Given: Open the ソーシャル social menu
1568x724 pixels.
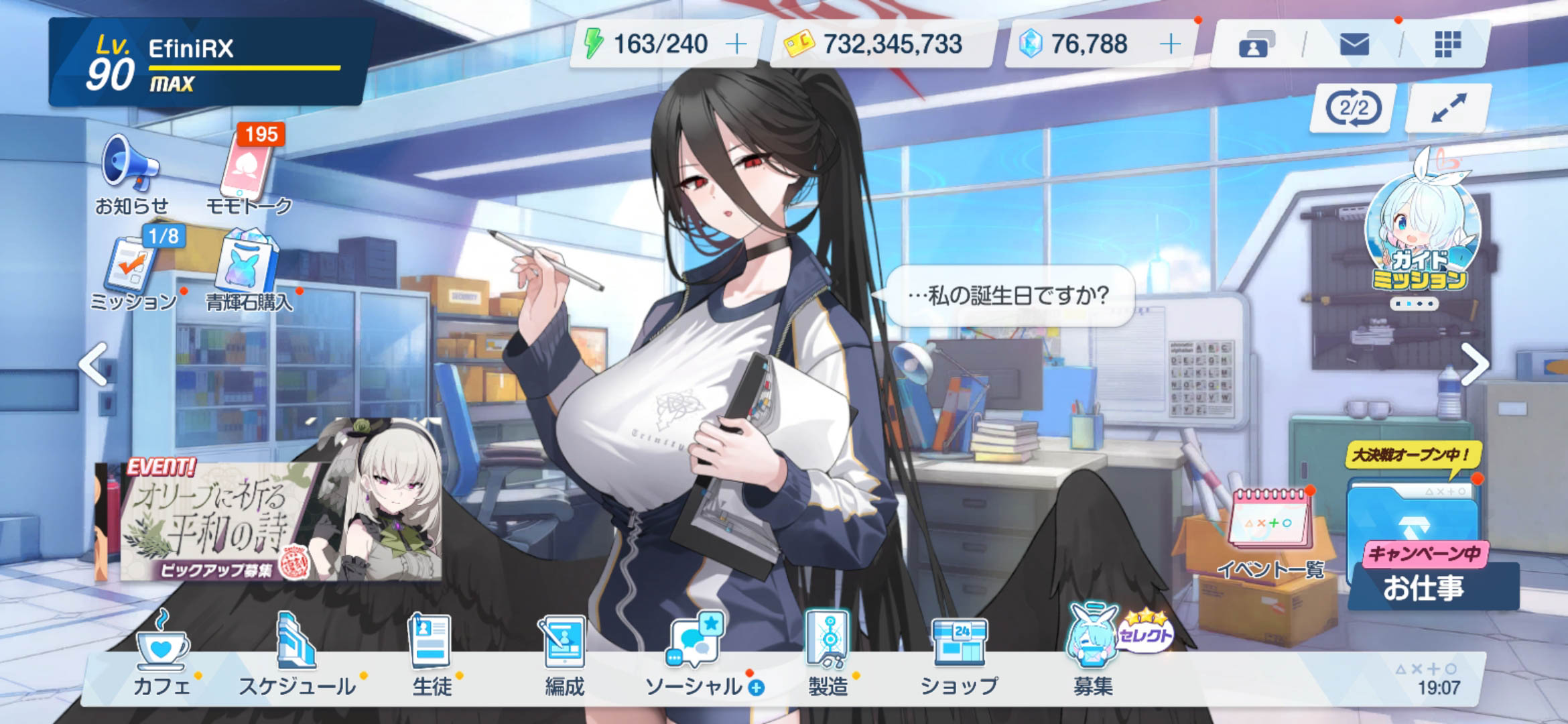Looking at the screenshot, I should click(x=696, y=654).
